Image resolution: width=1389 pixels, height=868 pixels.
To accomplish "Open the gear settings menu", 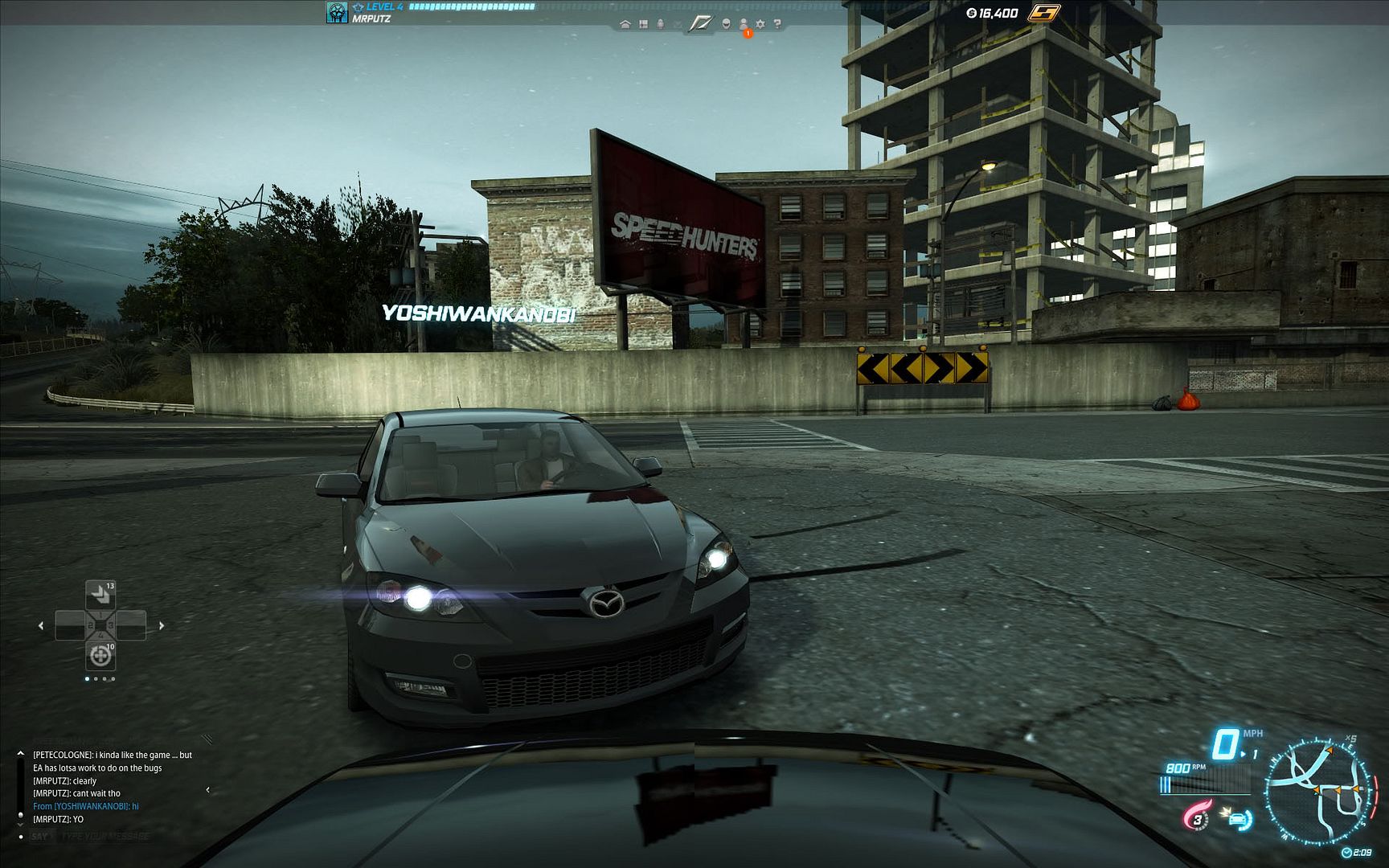I will pos(760,24).
